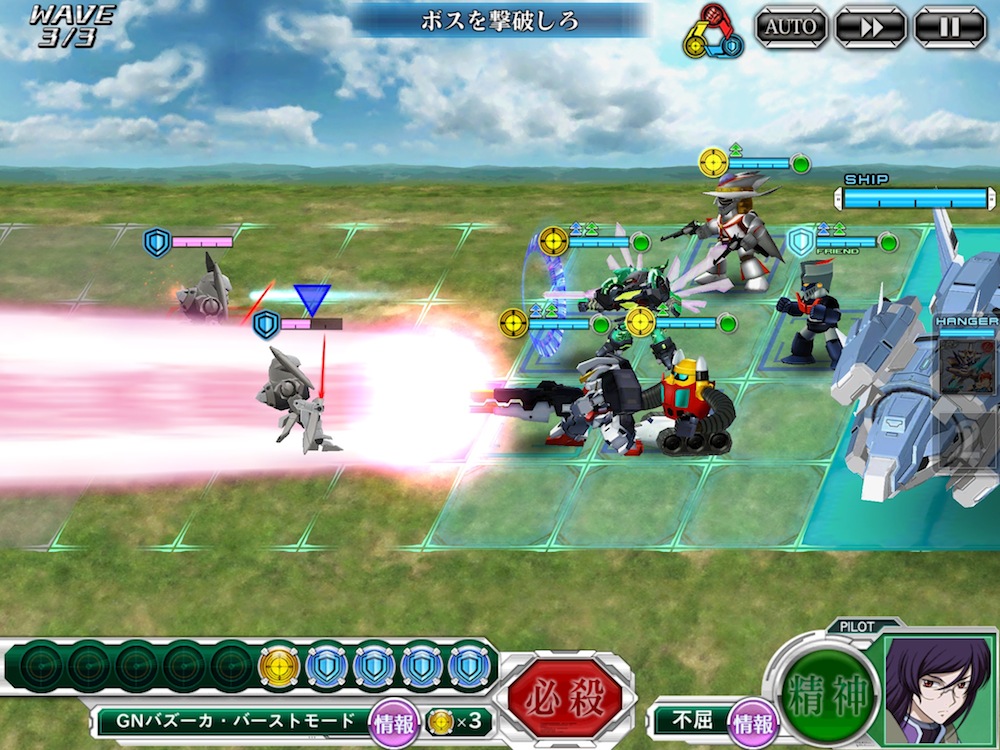This screenshot has width=1000, height=750.
Task: Activate the fast-forward speed button
Action: 869,27
